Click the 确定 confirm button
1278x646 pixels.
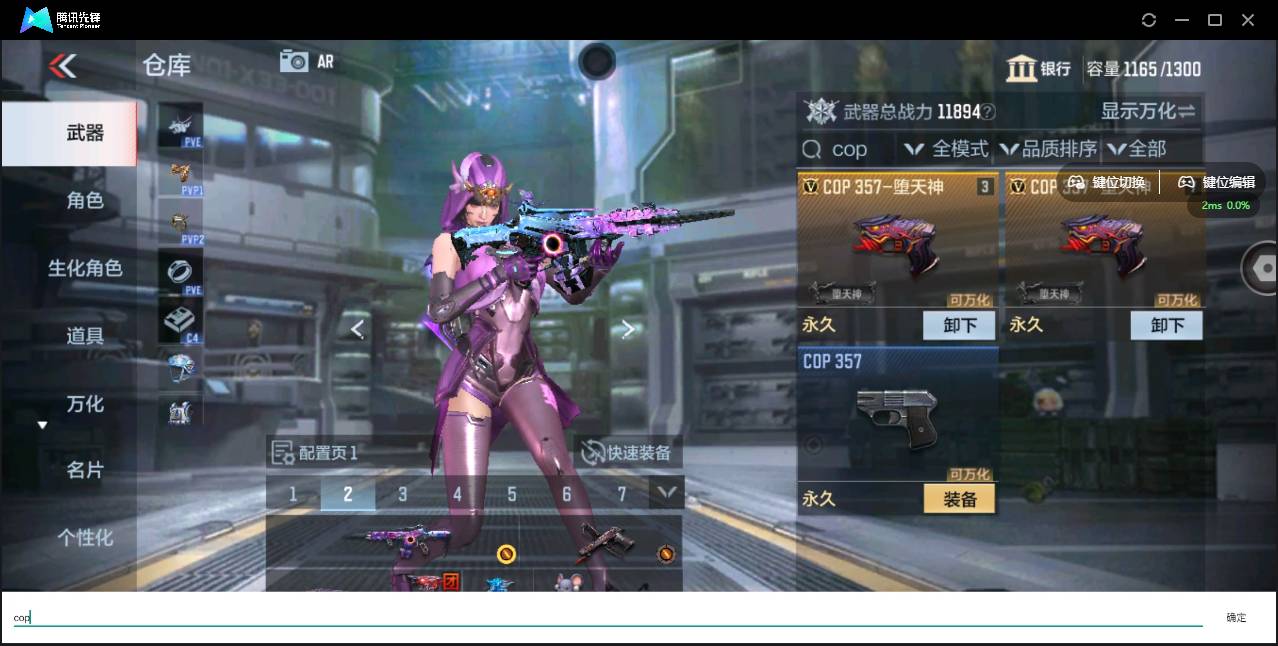(x=1236, y=618)
